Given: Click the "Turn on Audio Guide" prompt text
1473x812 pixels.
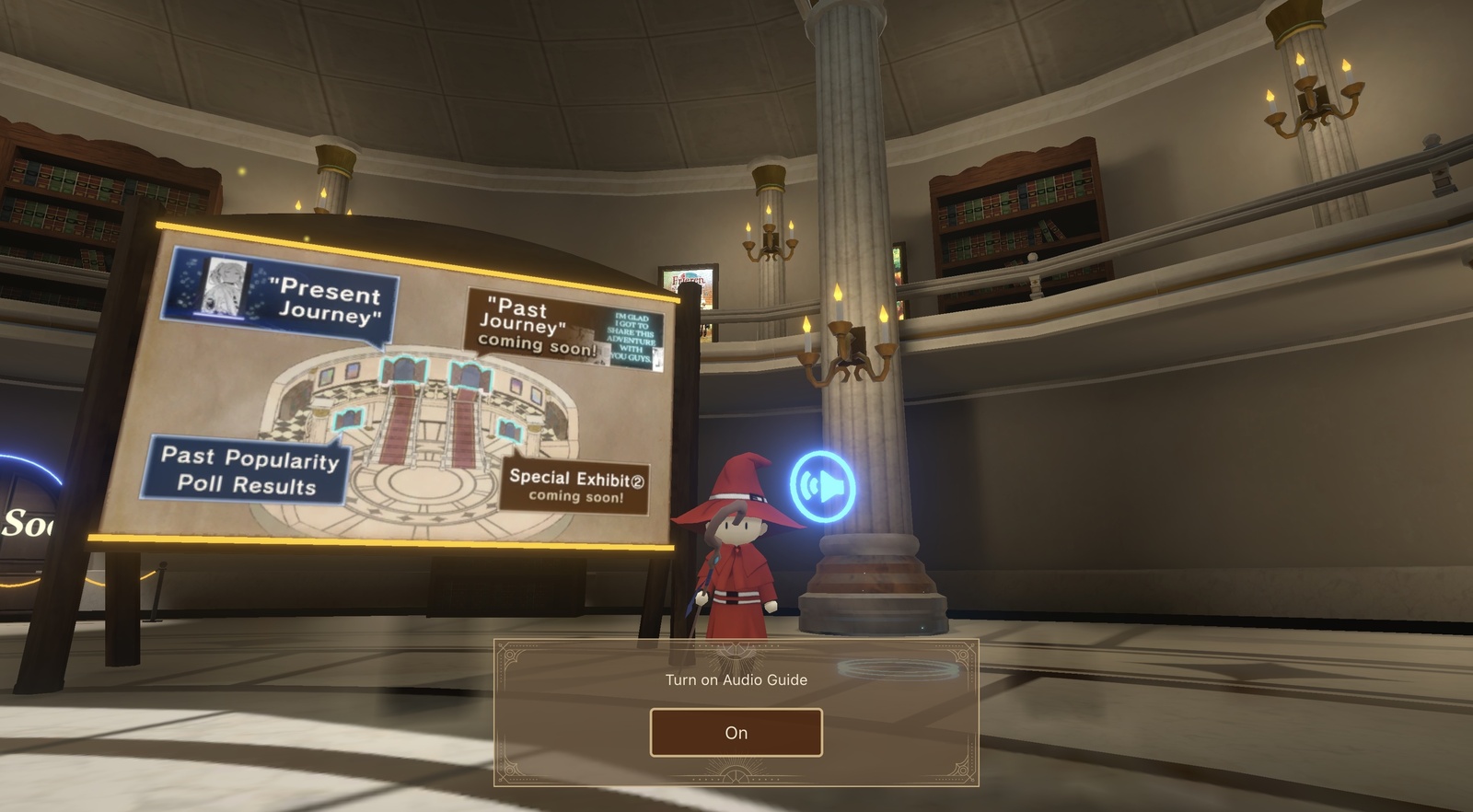Looking at the screenshot, I should tap(736, 680).
